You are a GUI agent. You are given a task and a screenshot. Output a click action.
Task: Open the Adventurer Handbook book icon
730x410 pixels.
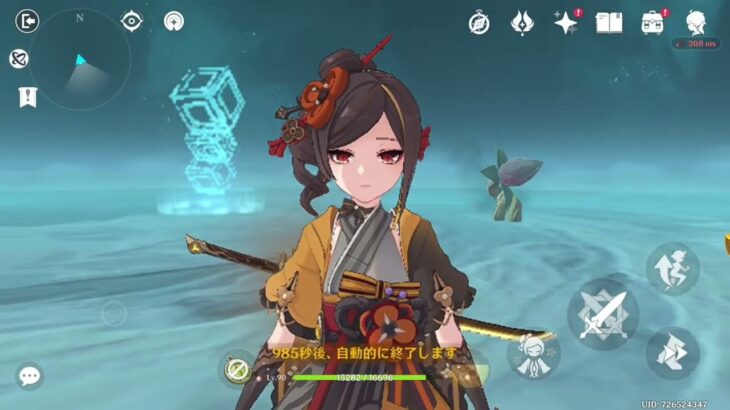[609, 22]
